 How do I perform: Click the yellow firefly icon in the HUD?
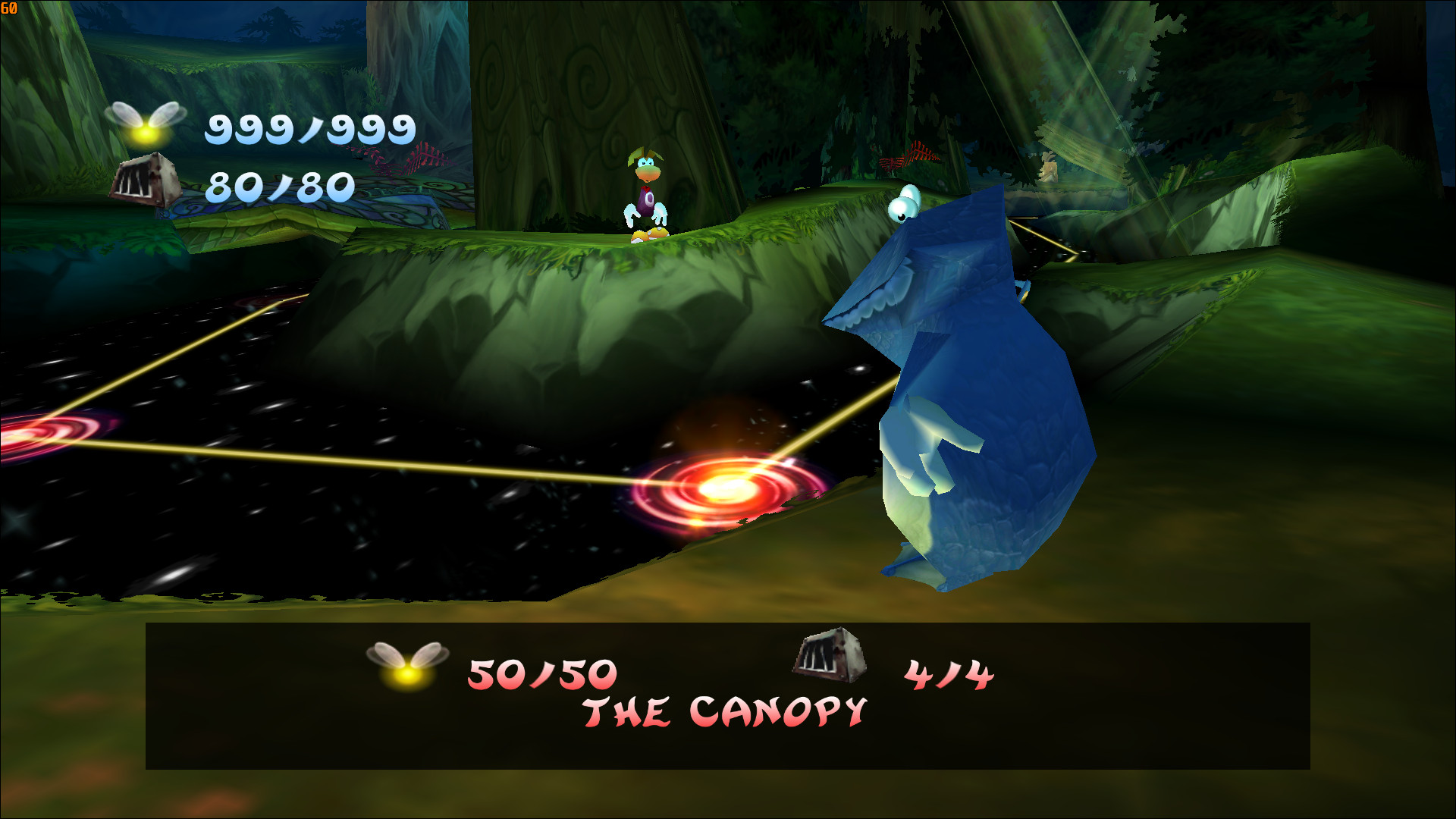click(144, 125)
